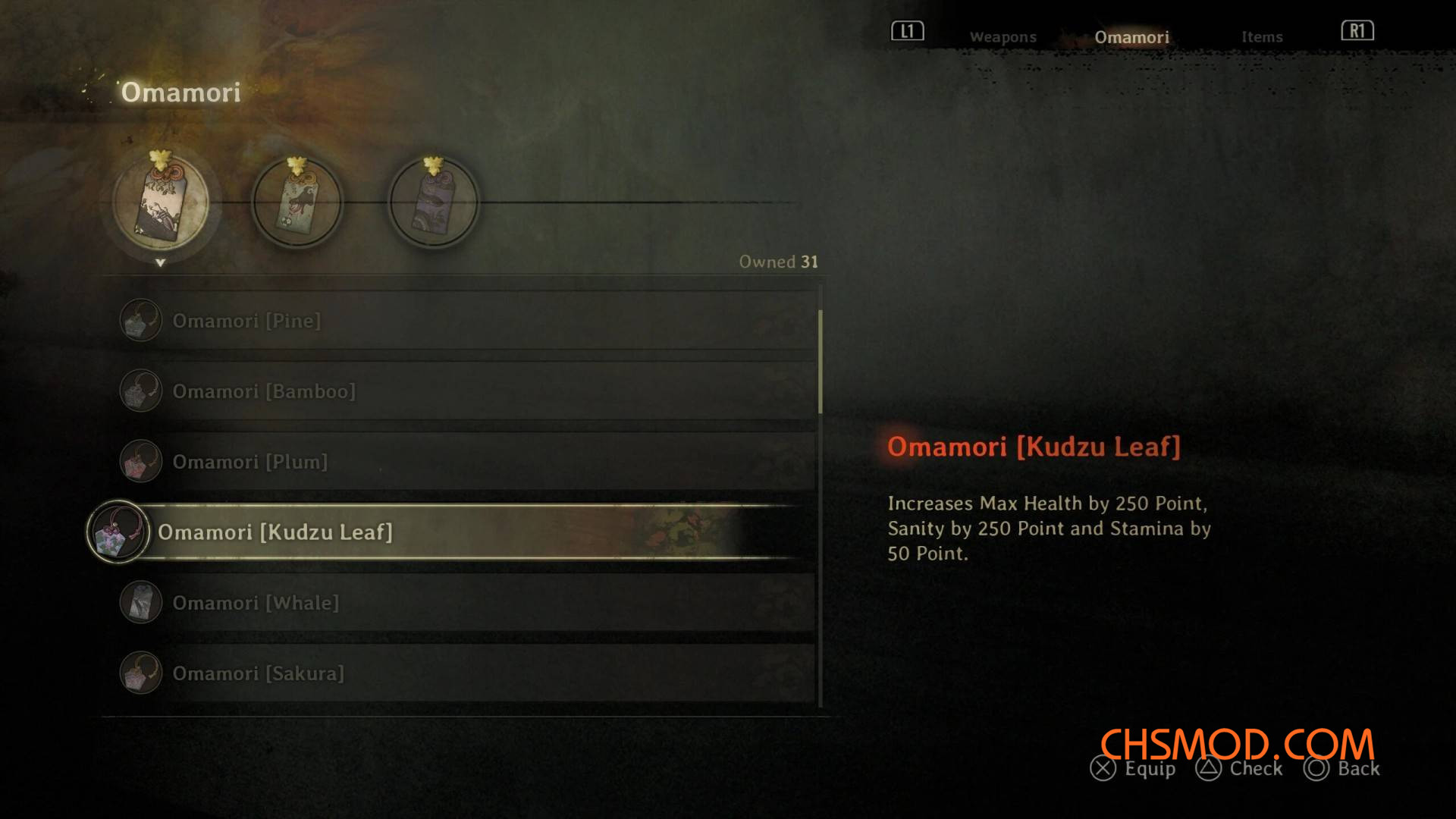Select the first equipped omamori slot
The height and width of the screenshot is (819, 1456).
(x=161, y=203)
